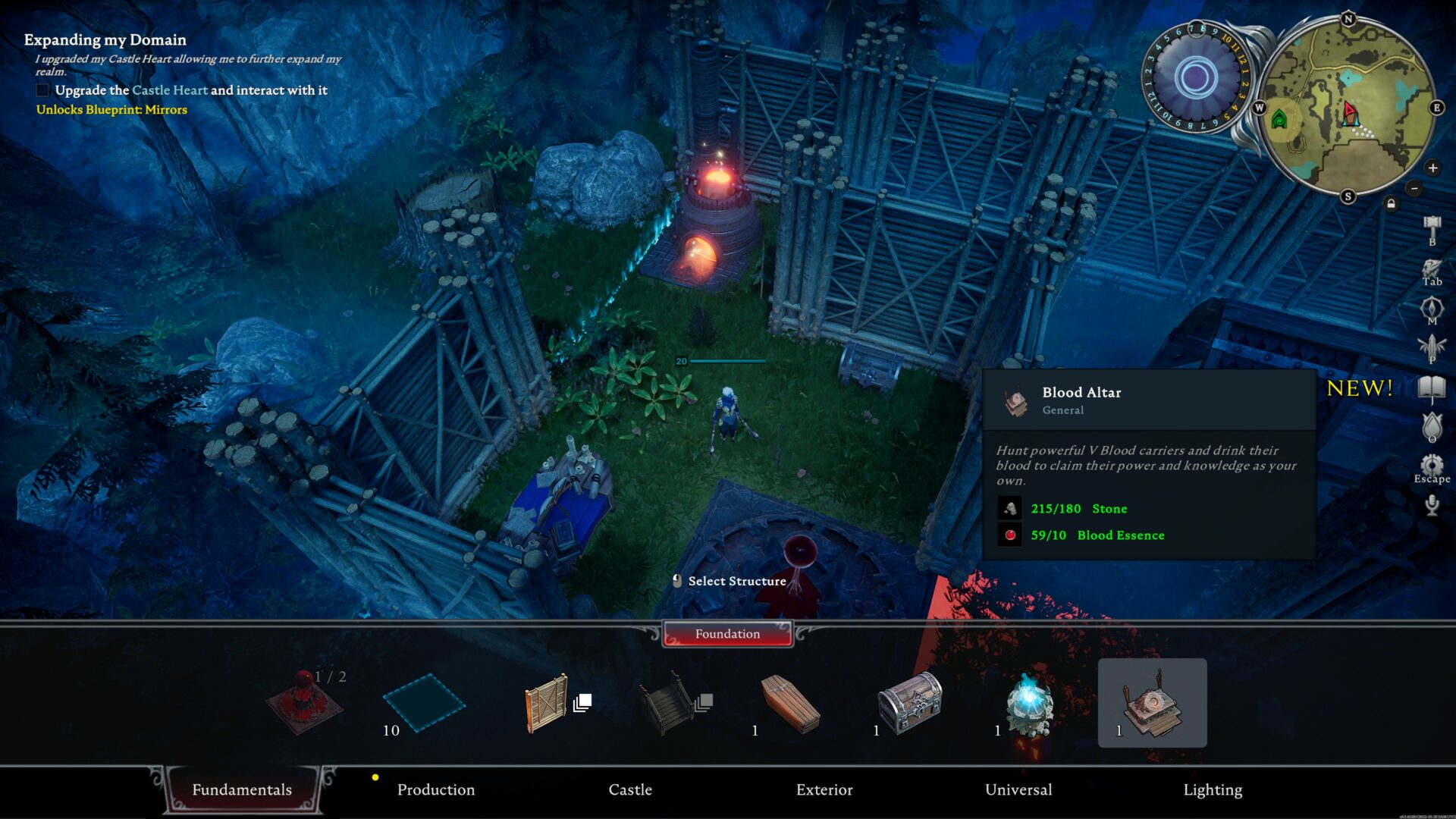Switch to the Lighting category tab
This screenshot has height=819, width=1456.
coord(1213,789)
